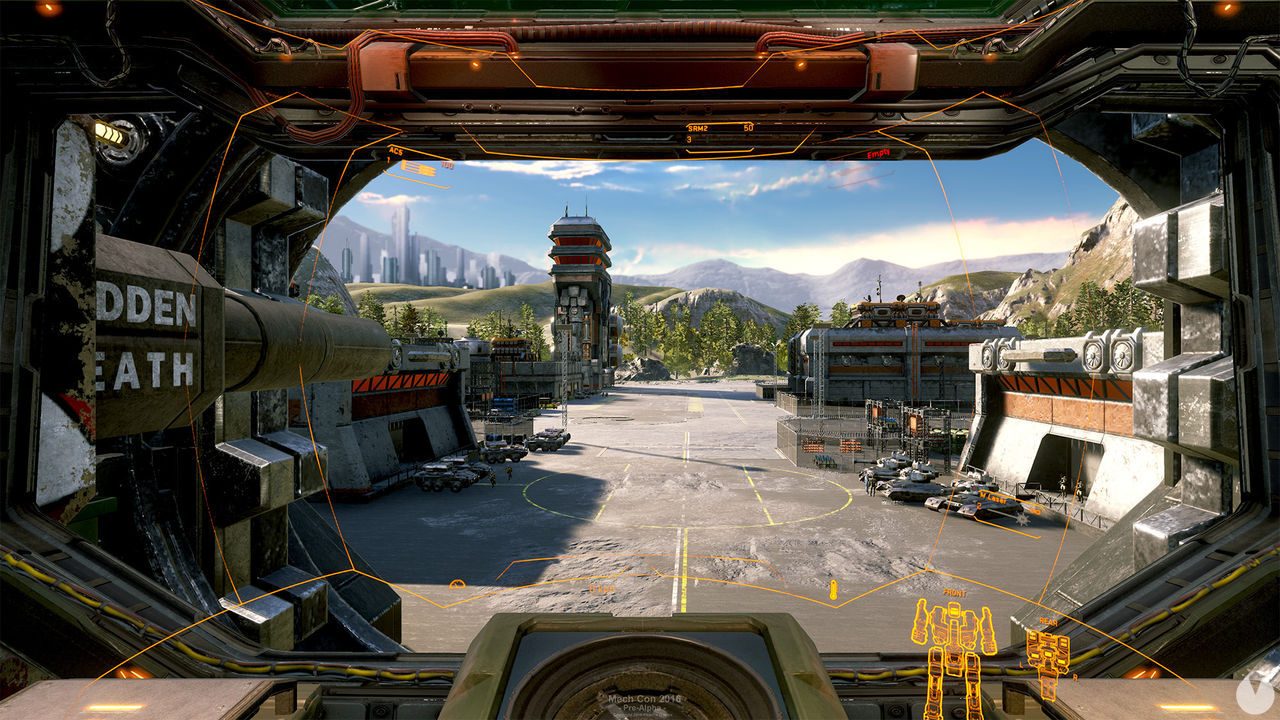Click the Mech Con 2016 watermark text
1280x720 pixels.
(x=645, y=700)
